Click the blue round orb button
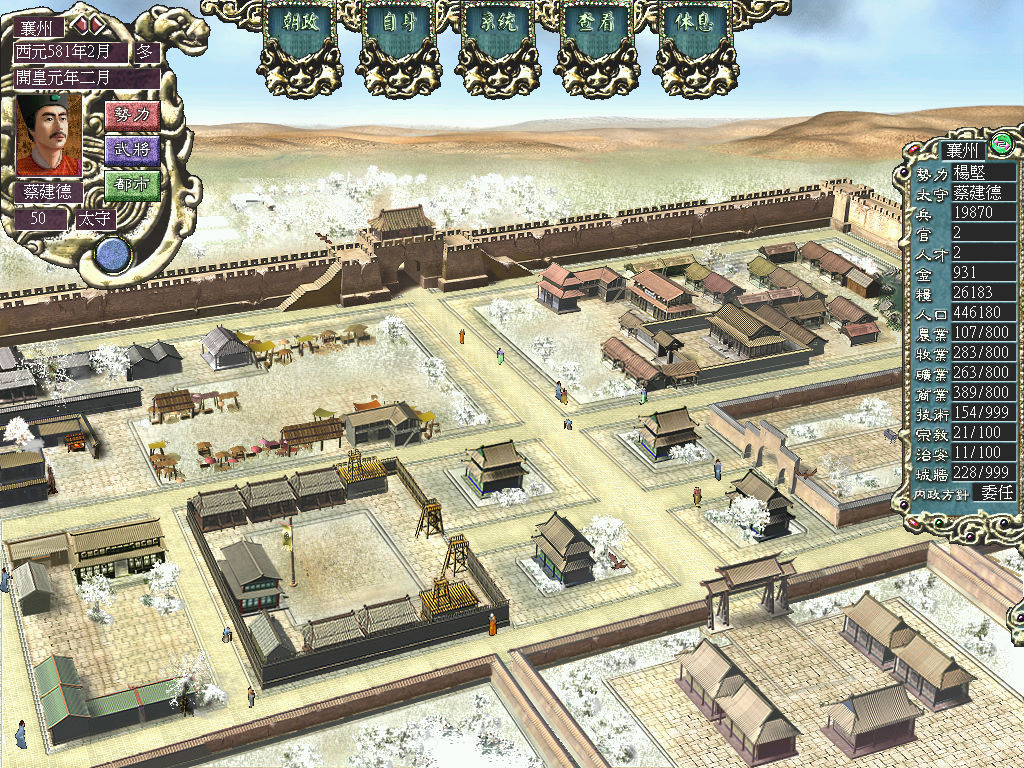This screenshot has height=768, width=1024. [x=113, y=255]
